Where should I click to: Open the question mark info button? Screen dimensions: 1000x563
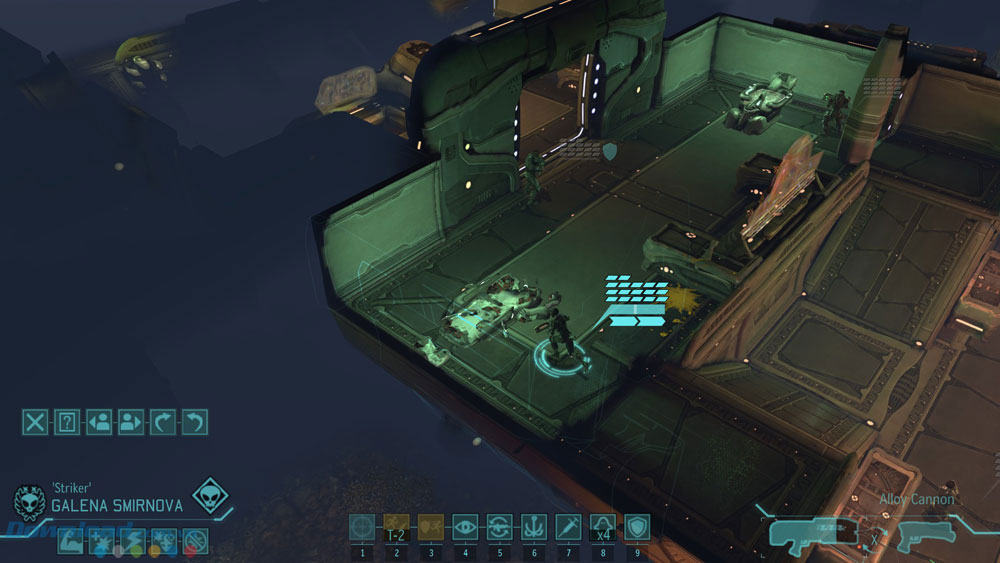(67, 422)
